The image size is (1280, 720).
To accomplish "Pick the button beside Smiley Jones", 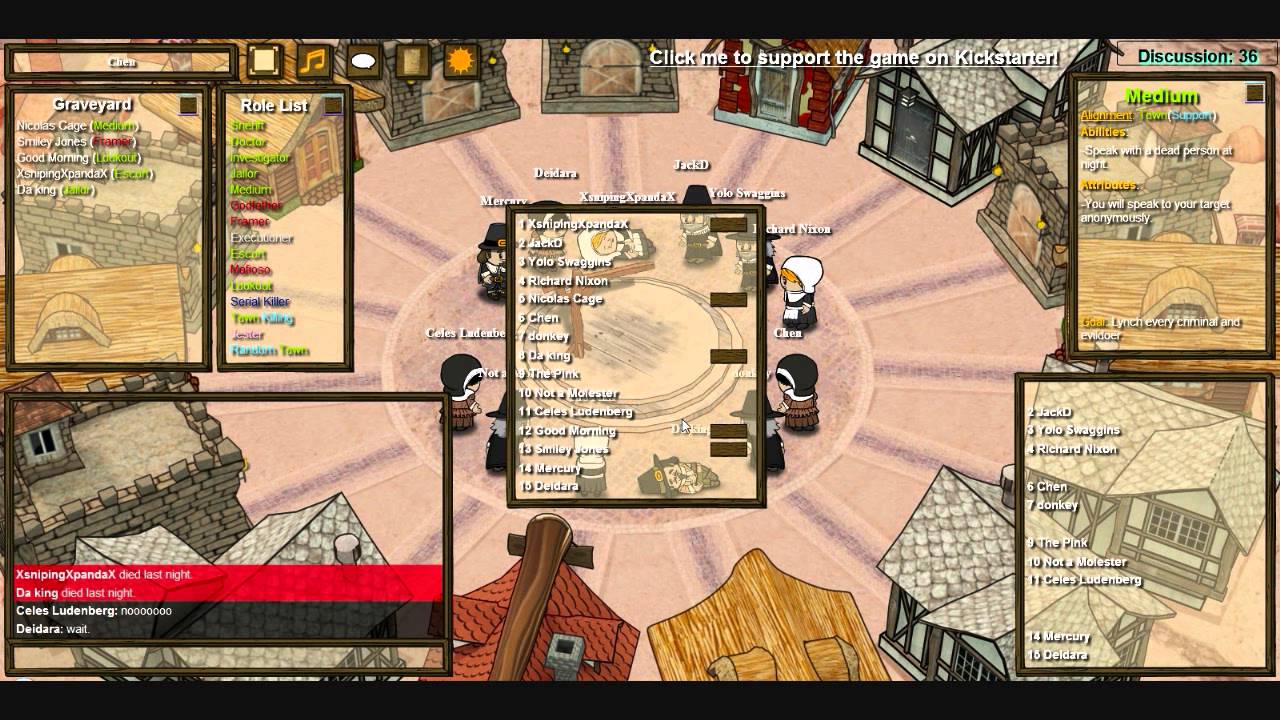I will point(728,449).
